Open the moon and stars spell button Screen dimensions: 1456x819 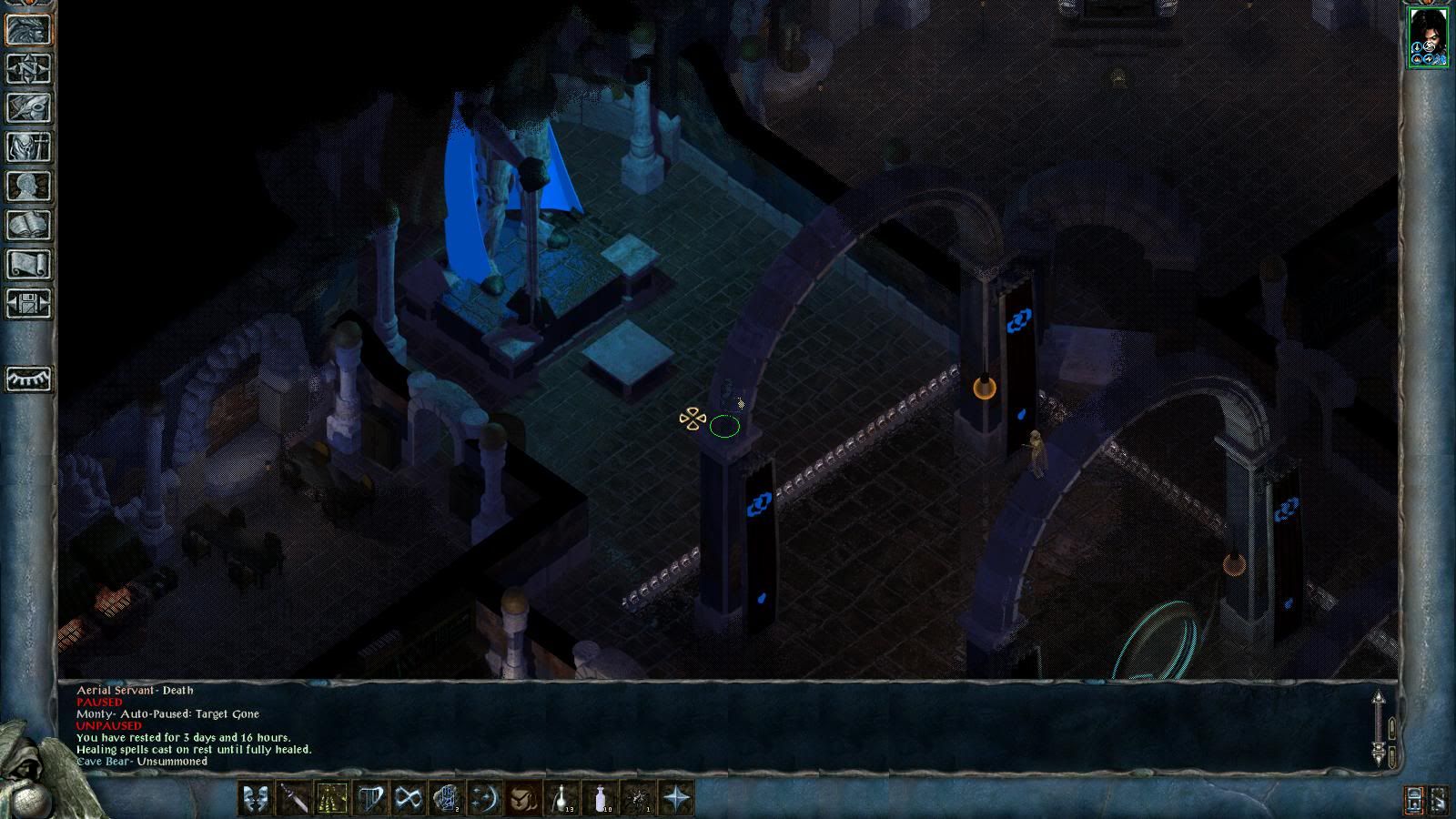click(x=484, y=798)
